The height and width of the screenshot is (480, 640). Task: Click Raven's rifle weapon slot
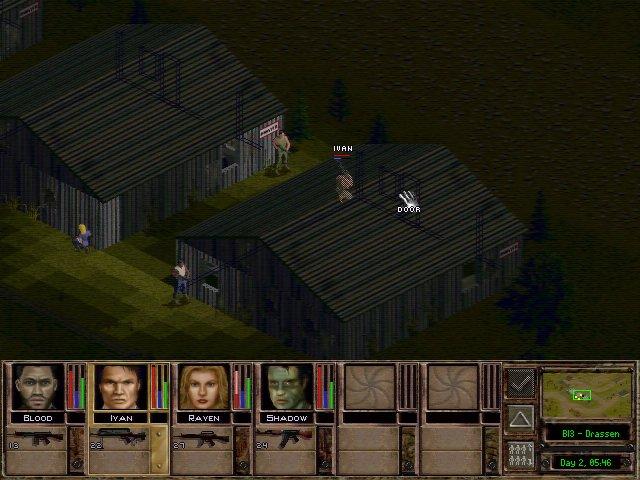tap(204, 439)
